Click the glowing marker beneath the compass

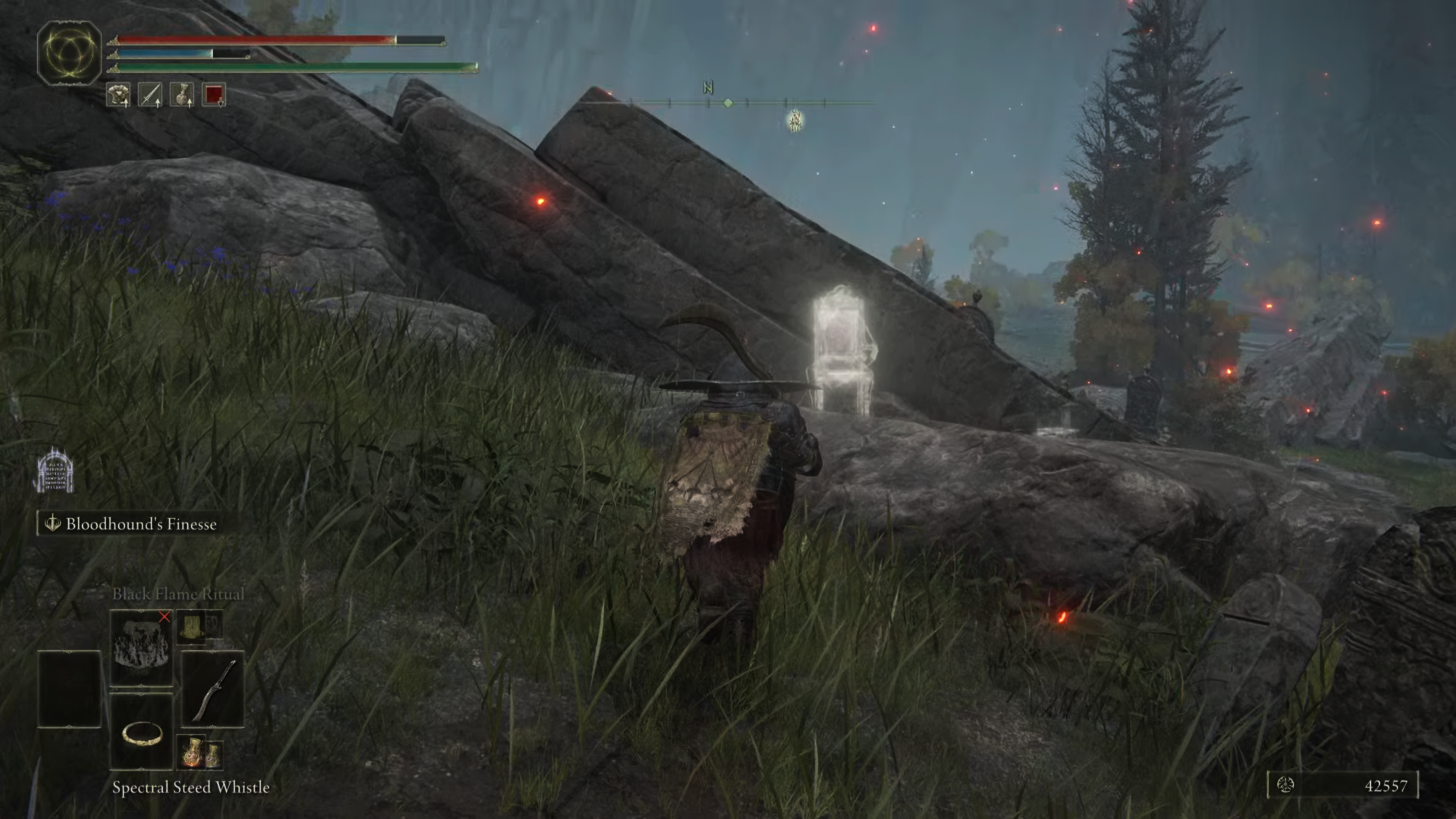click(x=795, y=120)
